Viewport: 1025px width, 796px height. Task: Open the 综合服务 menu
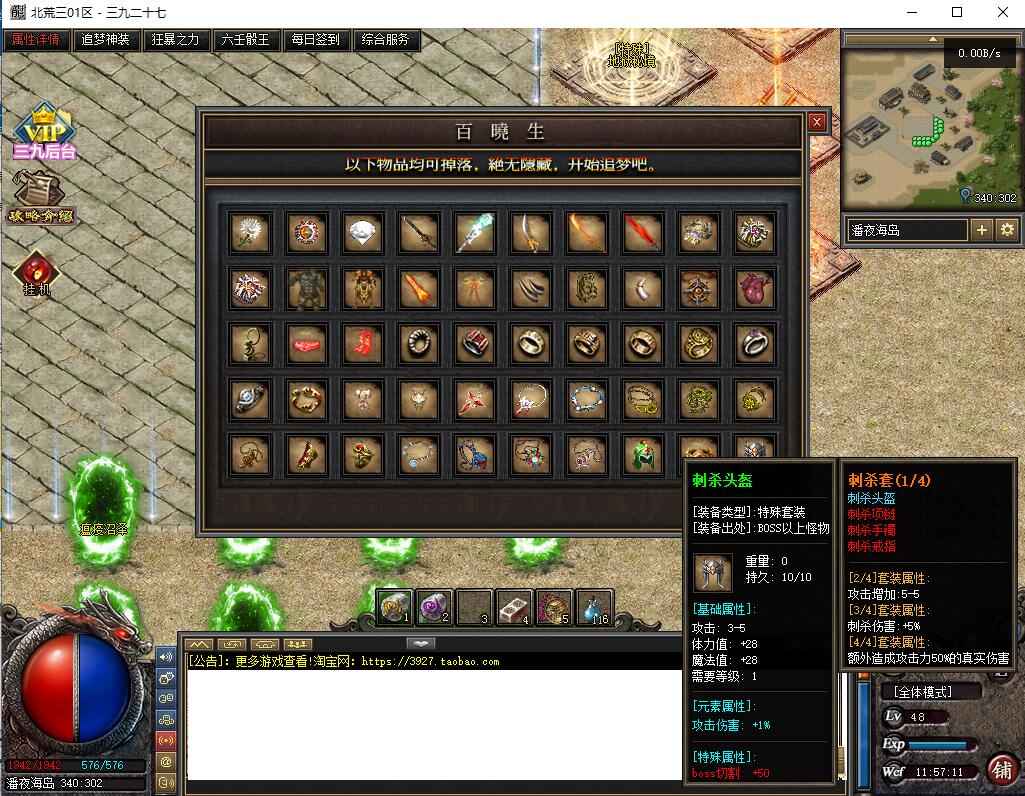tap(386, 40)
